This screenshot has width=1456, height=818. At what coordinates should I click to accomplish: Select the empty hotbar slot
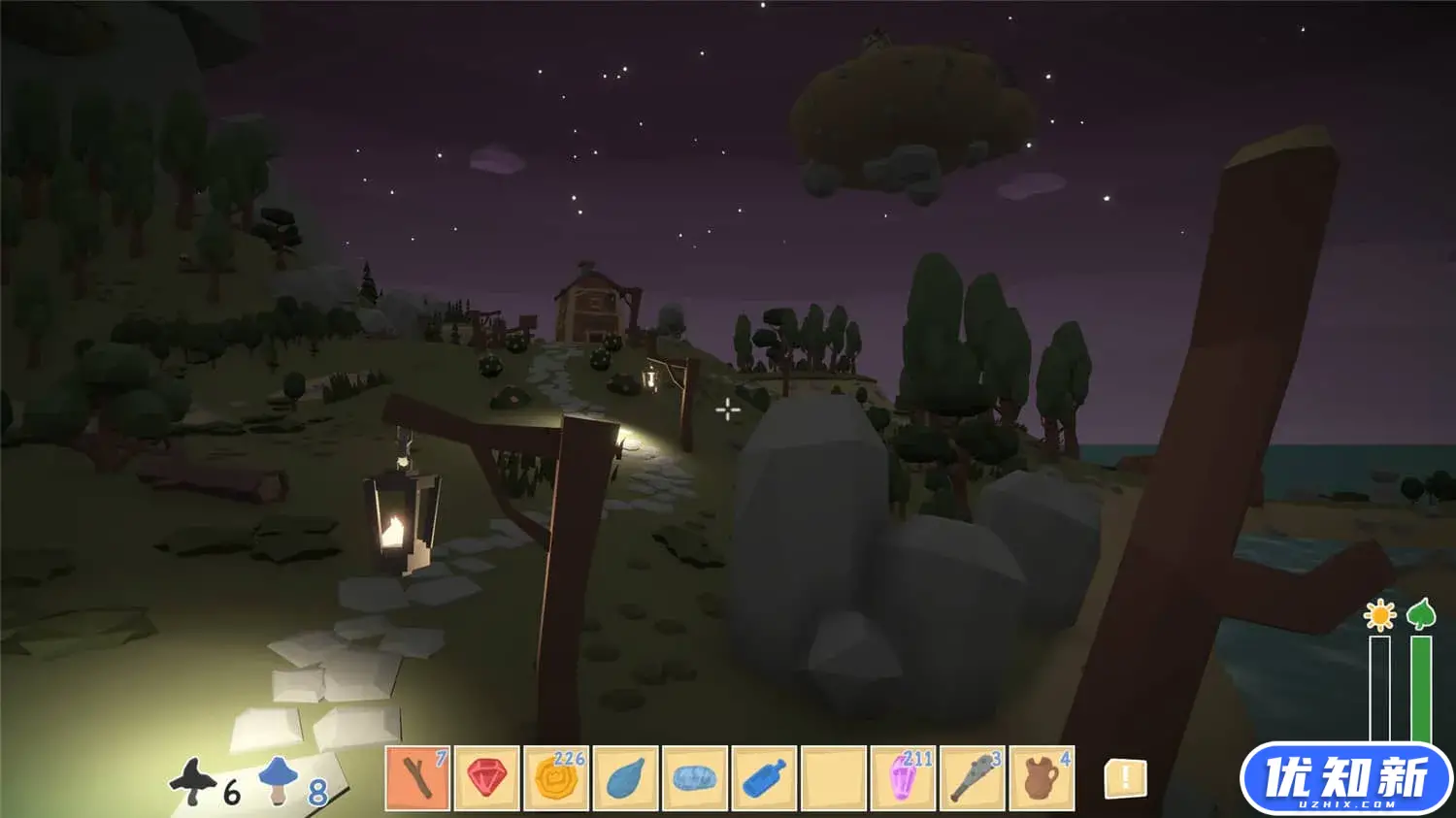(x=834, y=777)
